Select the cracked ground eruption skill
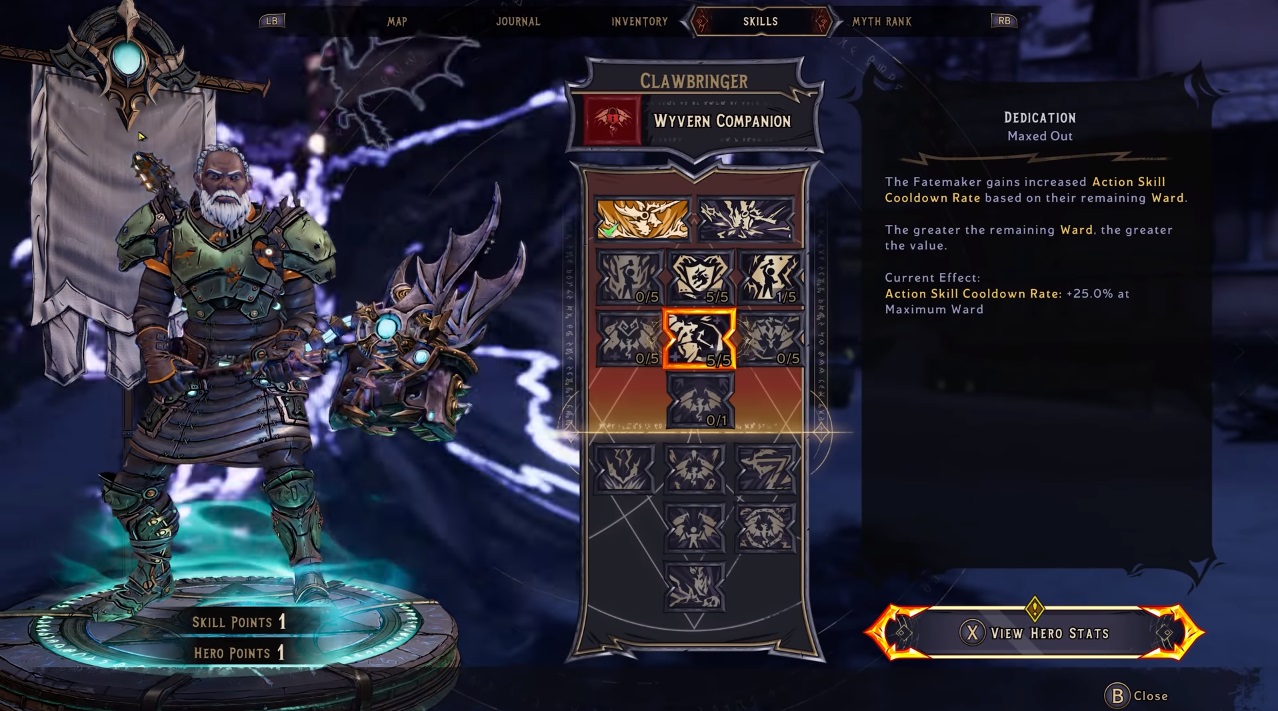Screen dimensions: 1278x711 pyautogui.click(x=625, y=469)
